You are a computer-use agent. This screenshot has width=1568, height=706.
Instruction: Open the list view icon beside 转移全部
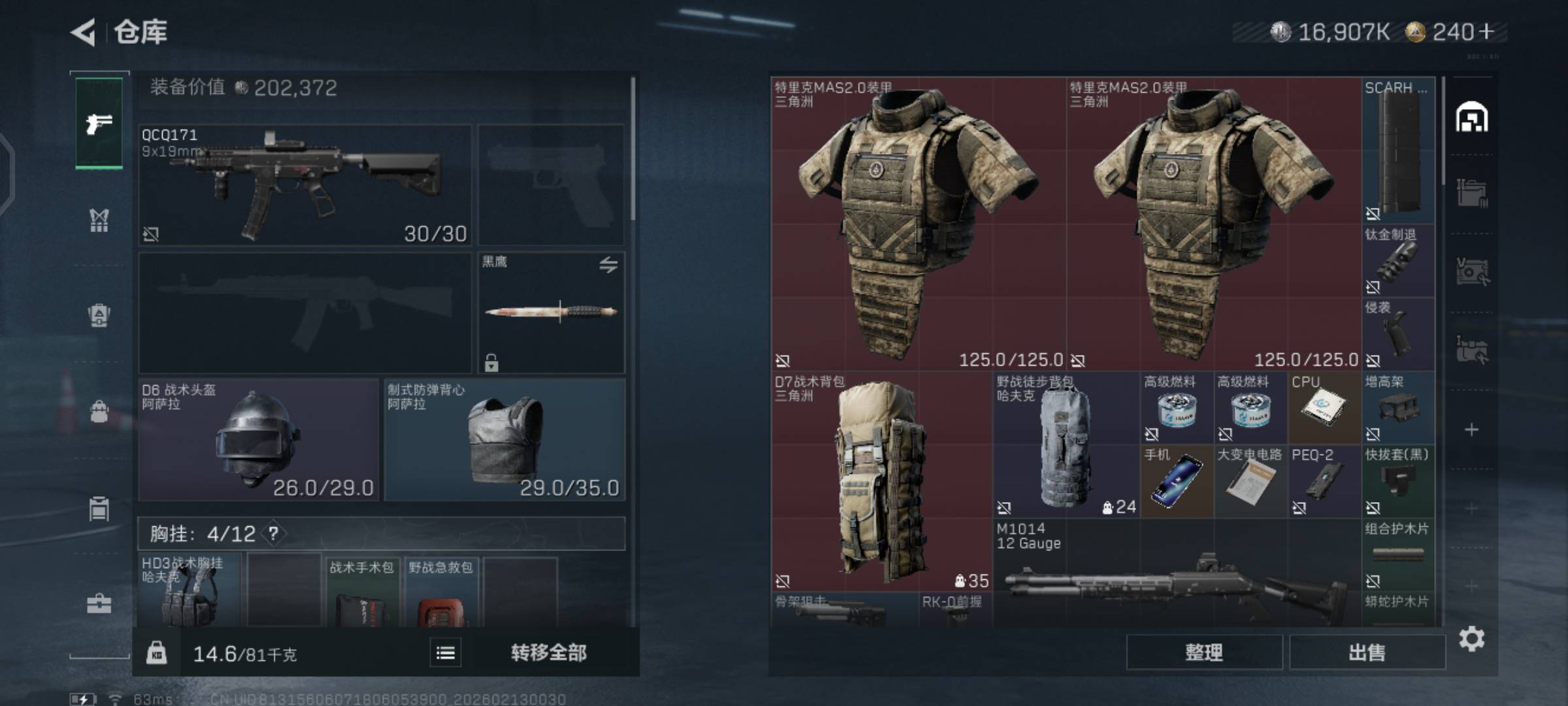point(446,652)
